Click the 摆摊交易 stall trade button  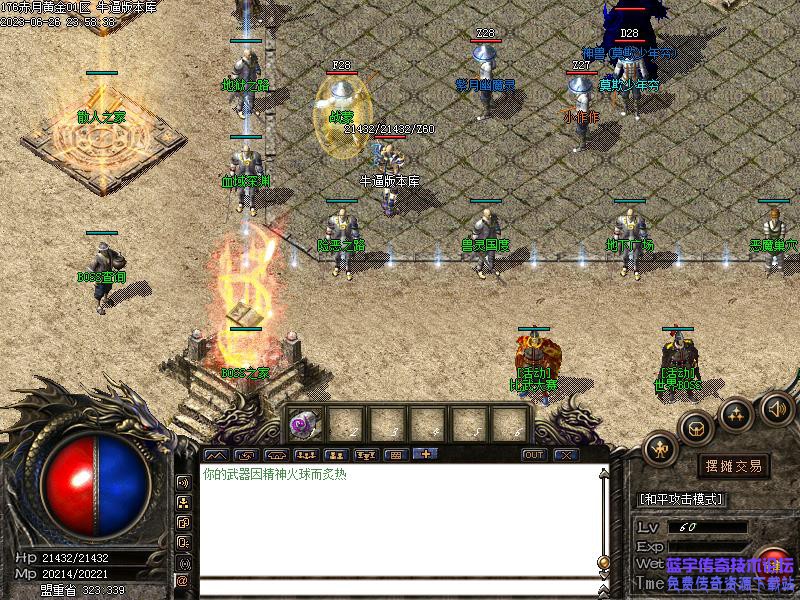click(733, 466)
